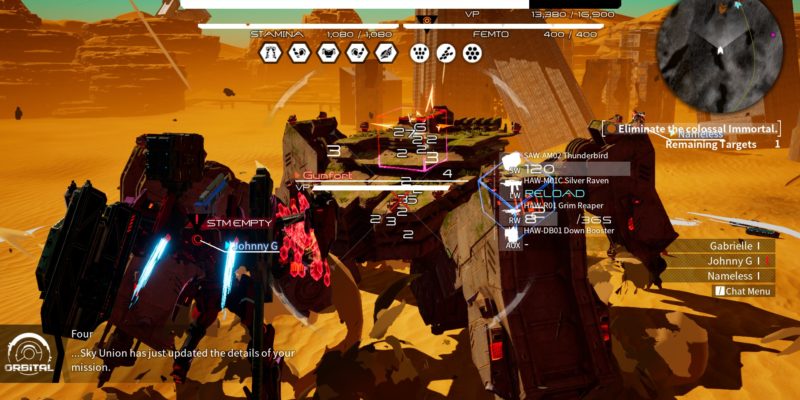This screenshot has width=800, height=400.
Task: Open the Chat Menu
Action: click(742, 291)
